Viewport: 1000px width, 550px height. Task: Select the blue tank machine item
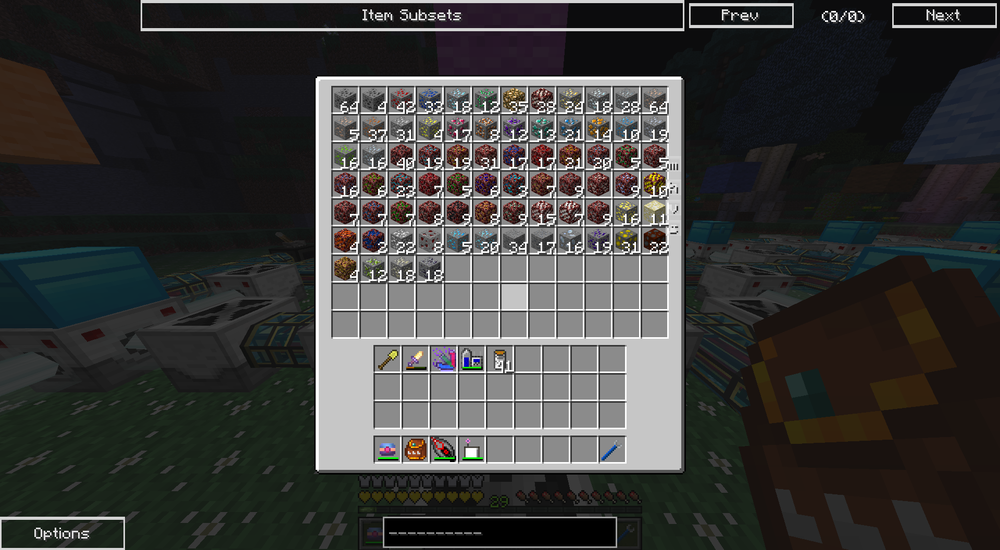coord(472,359)
